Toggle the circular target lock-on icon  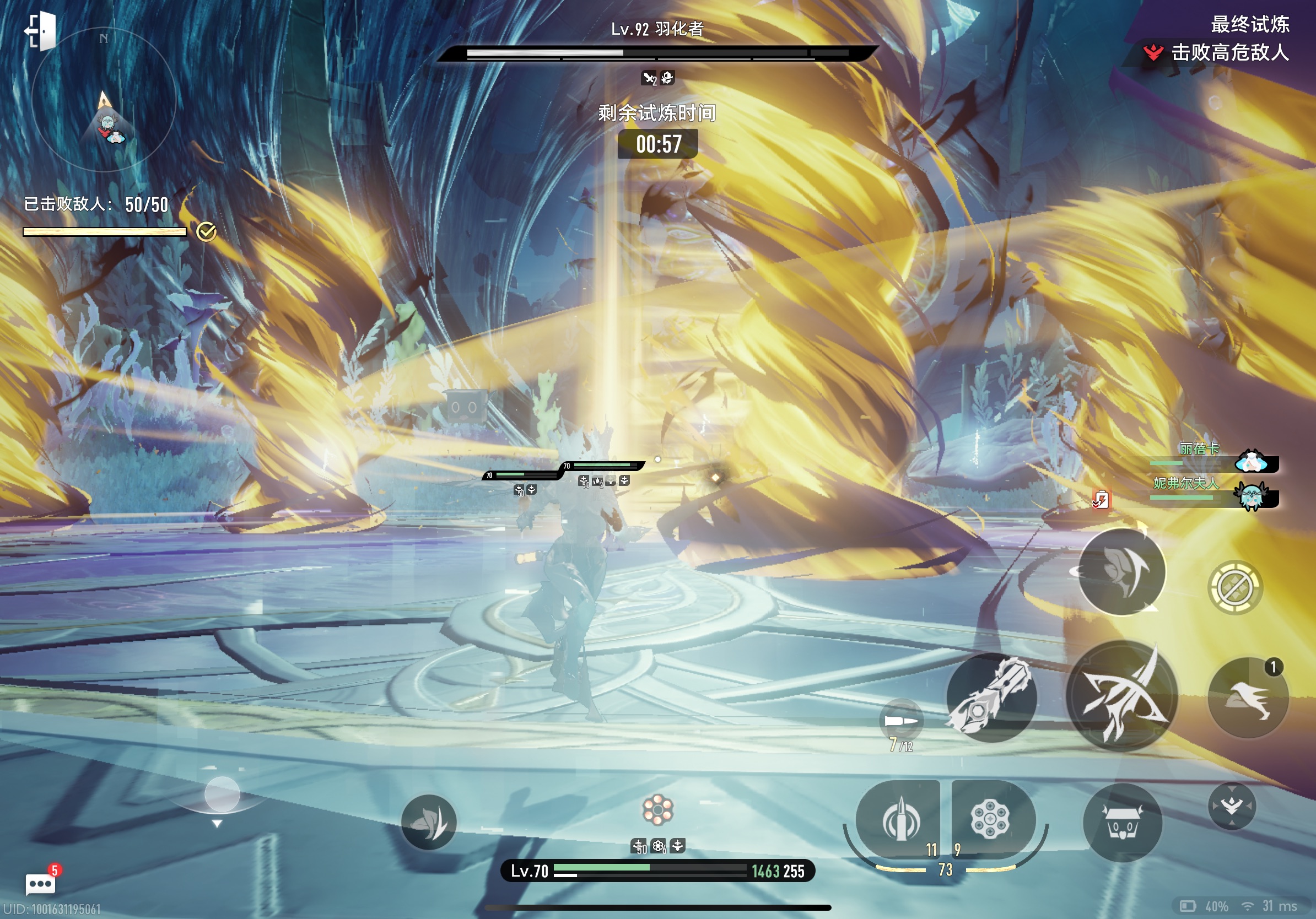(1234, 587)
